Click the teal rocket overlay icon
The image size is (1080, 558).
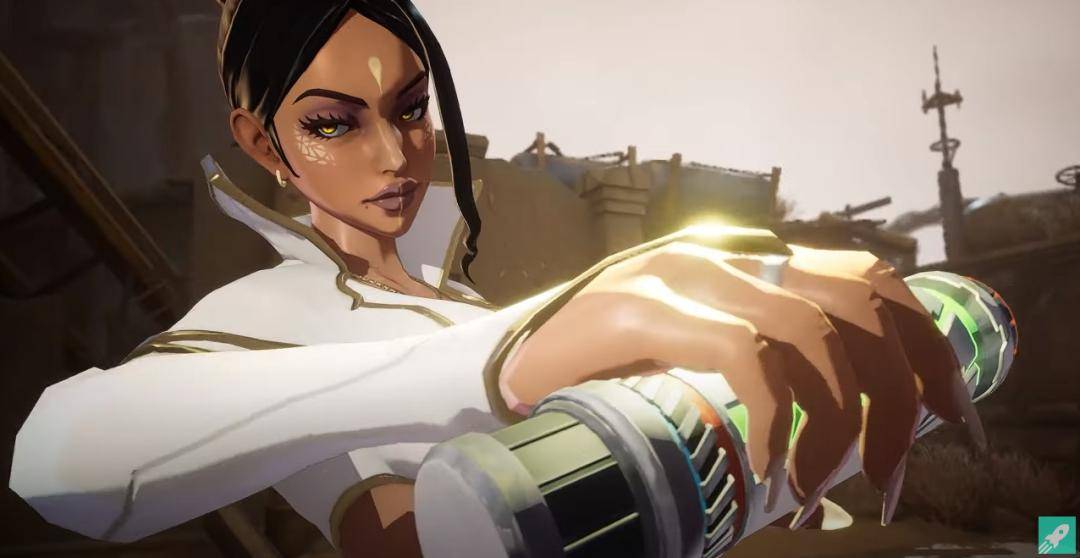pos(1055,533)
